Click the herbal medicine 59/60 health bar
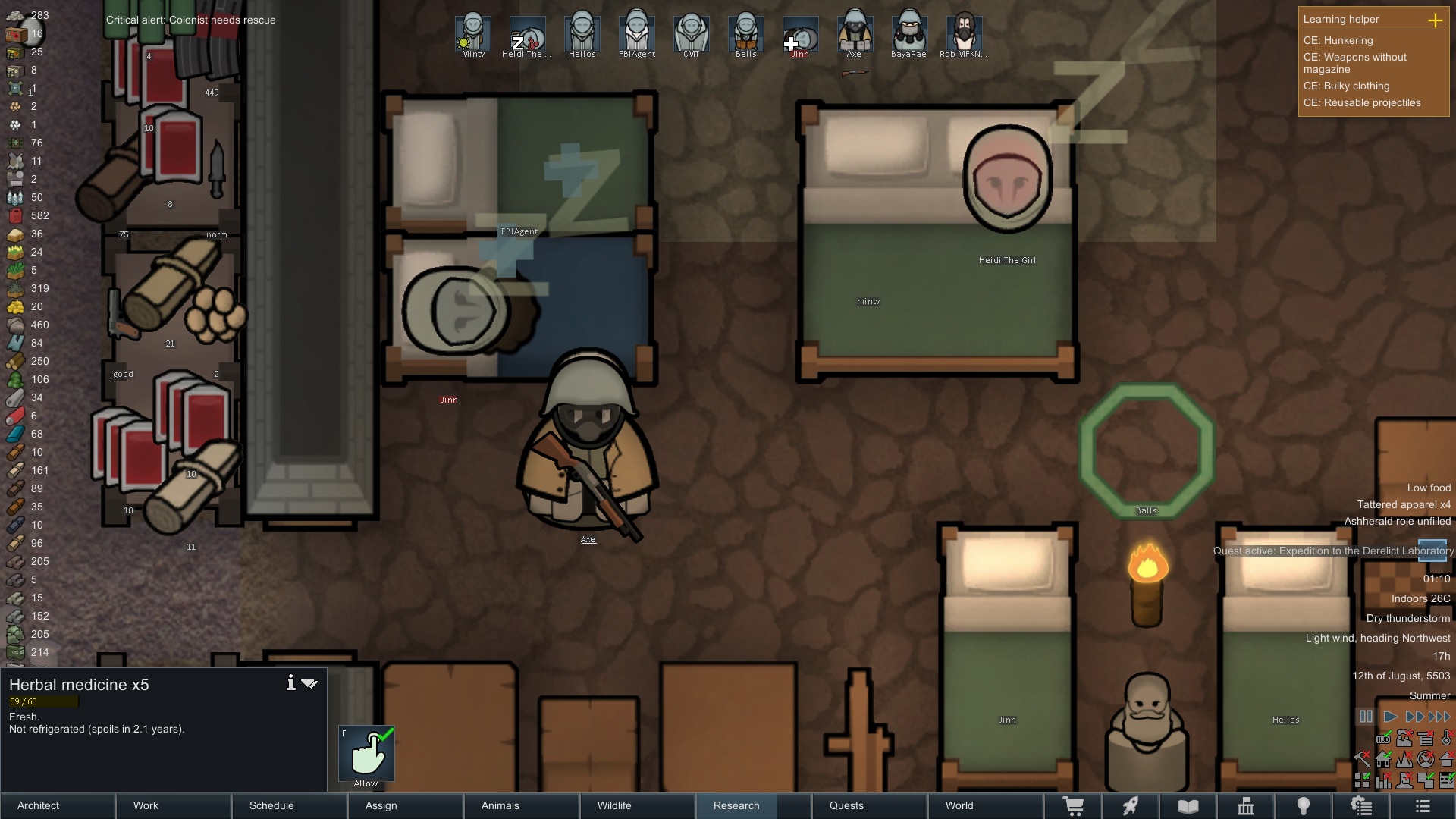This screenshot has width=1456, height=819. pos(42,702)
